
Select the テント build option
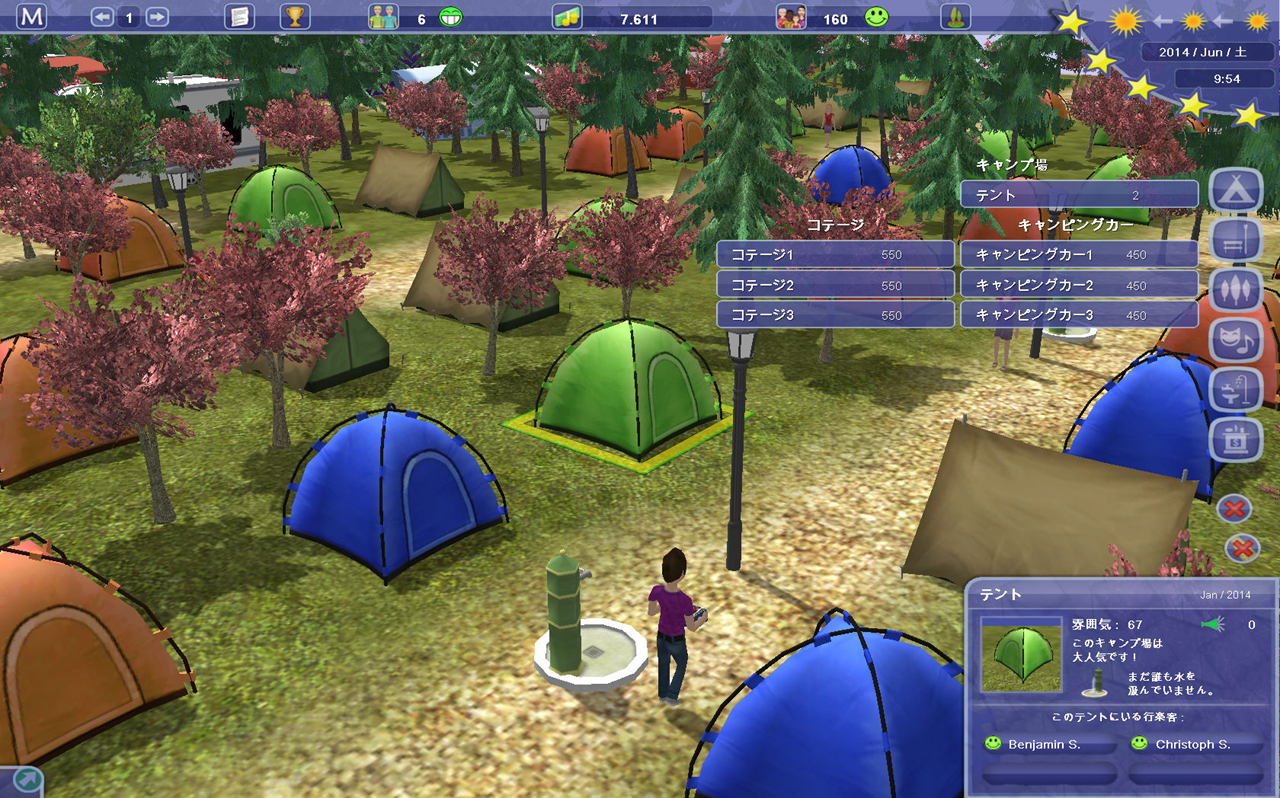[1079, 195]
